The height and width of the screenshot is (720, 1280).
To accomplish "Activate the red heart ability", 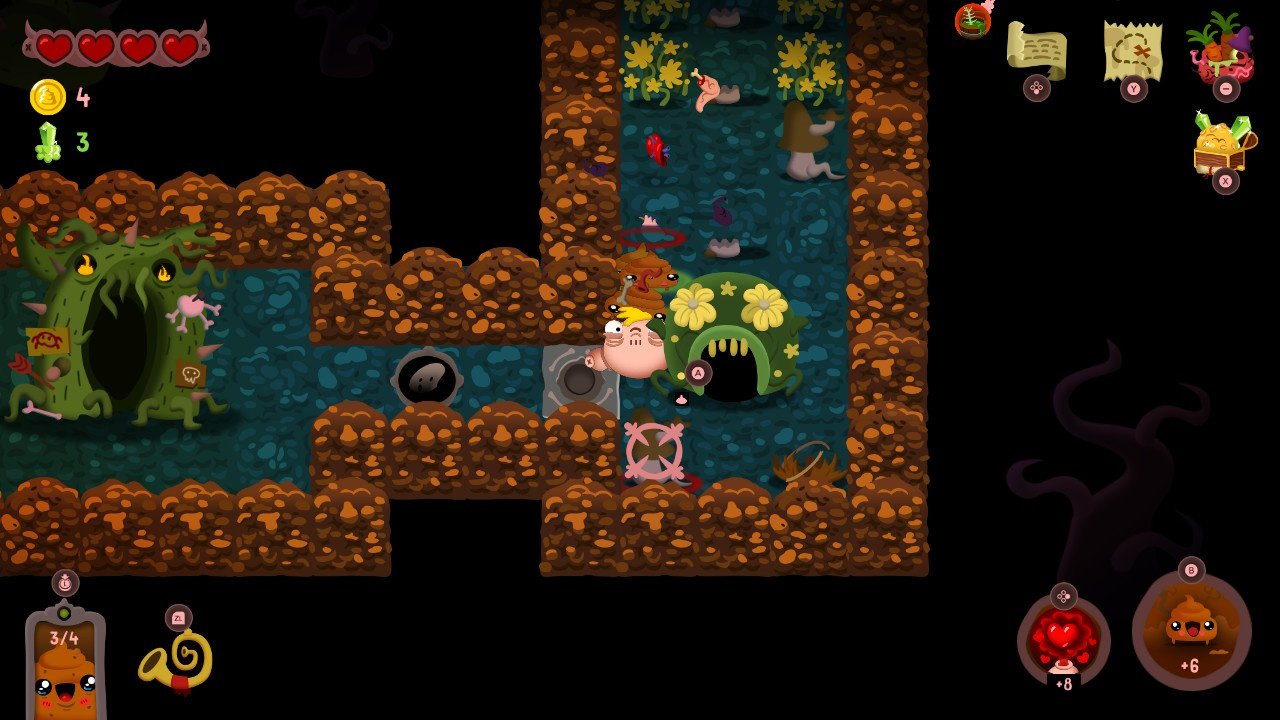I will [1063, 640].
